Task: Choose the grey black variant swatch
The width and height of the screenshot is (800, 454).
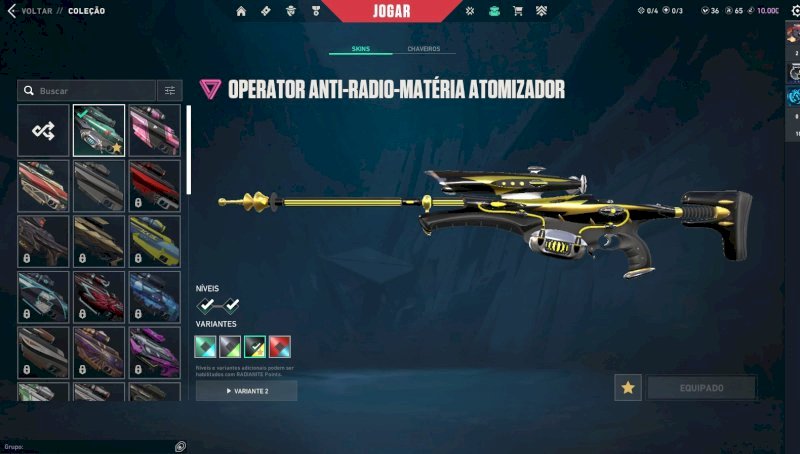Action: (230, 347)
